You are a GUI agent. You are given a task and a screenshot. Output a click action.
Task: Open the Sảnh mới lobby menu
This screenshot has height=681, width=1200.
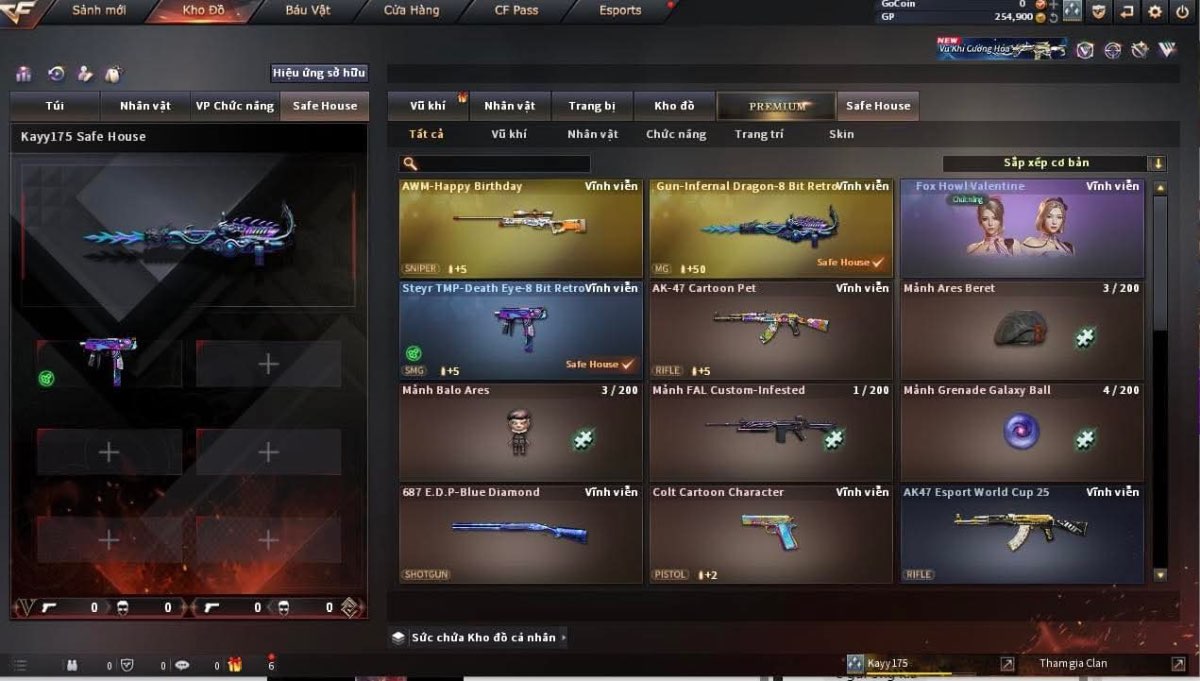pyautogui.click(x=98, y=11)
